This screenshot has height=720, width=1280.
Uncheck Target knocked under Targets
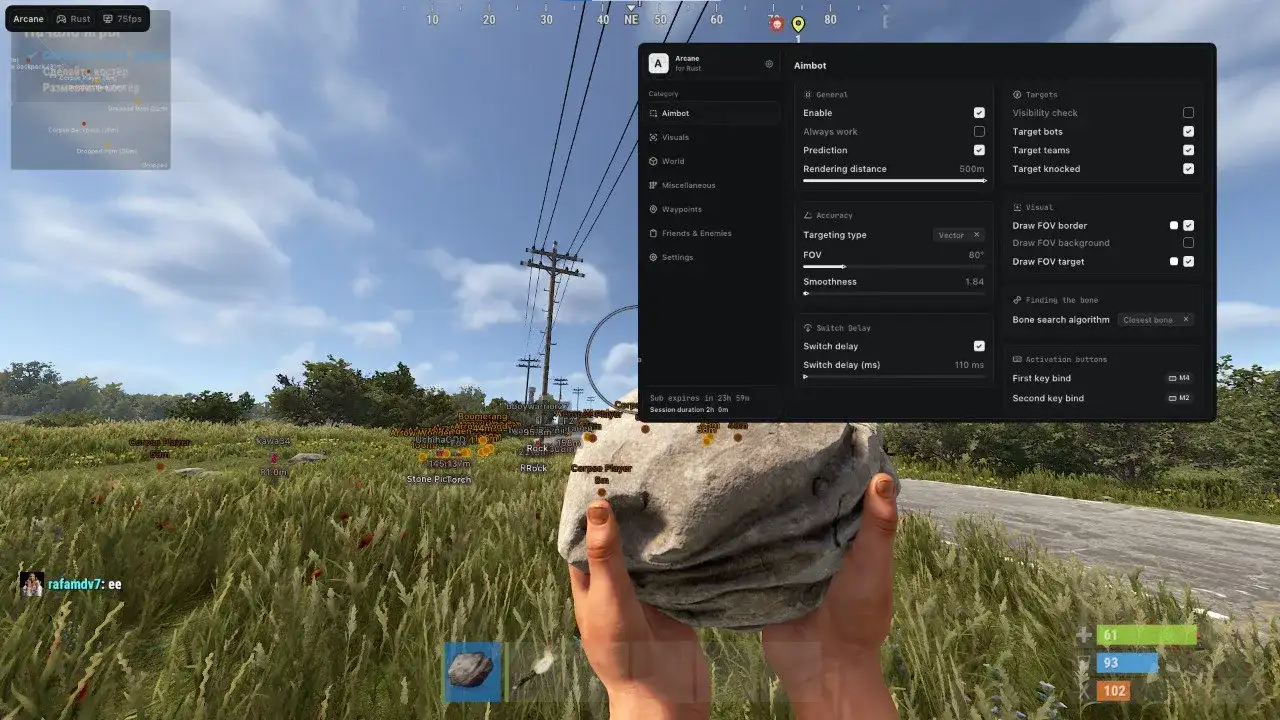(1188, 168)
